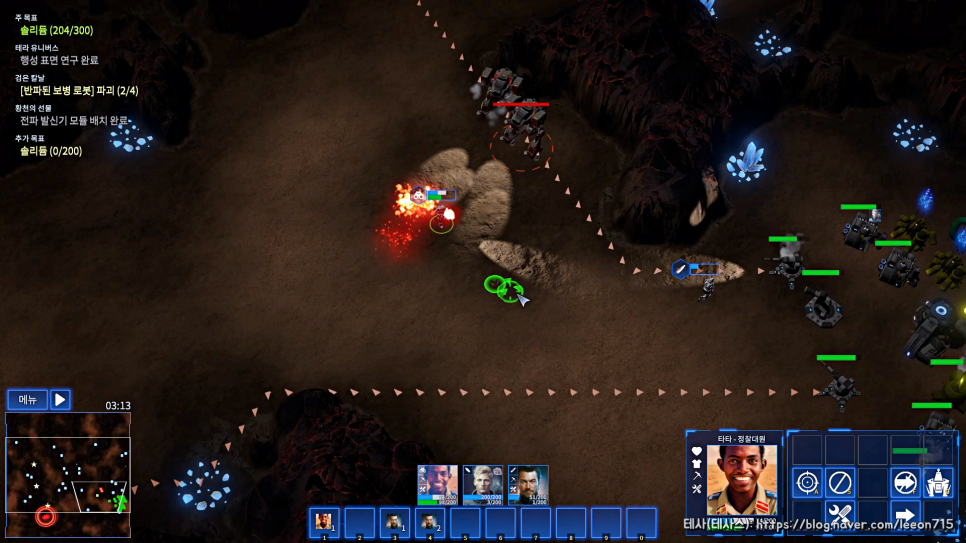The height and width of the screenshot is (543, 966).
Task: Open the 솔리튬 main objective tracker
Action: [56, 30]
